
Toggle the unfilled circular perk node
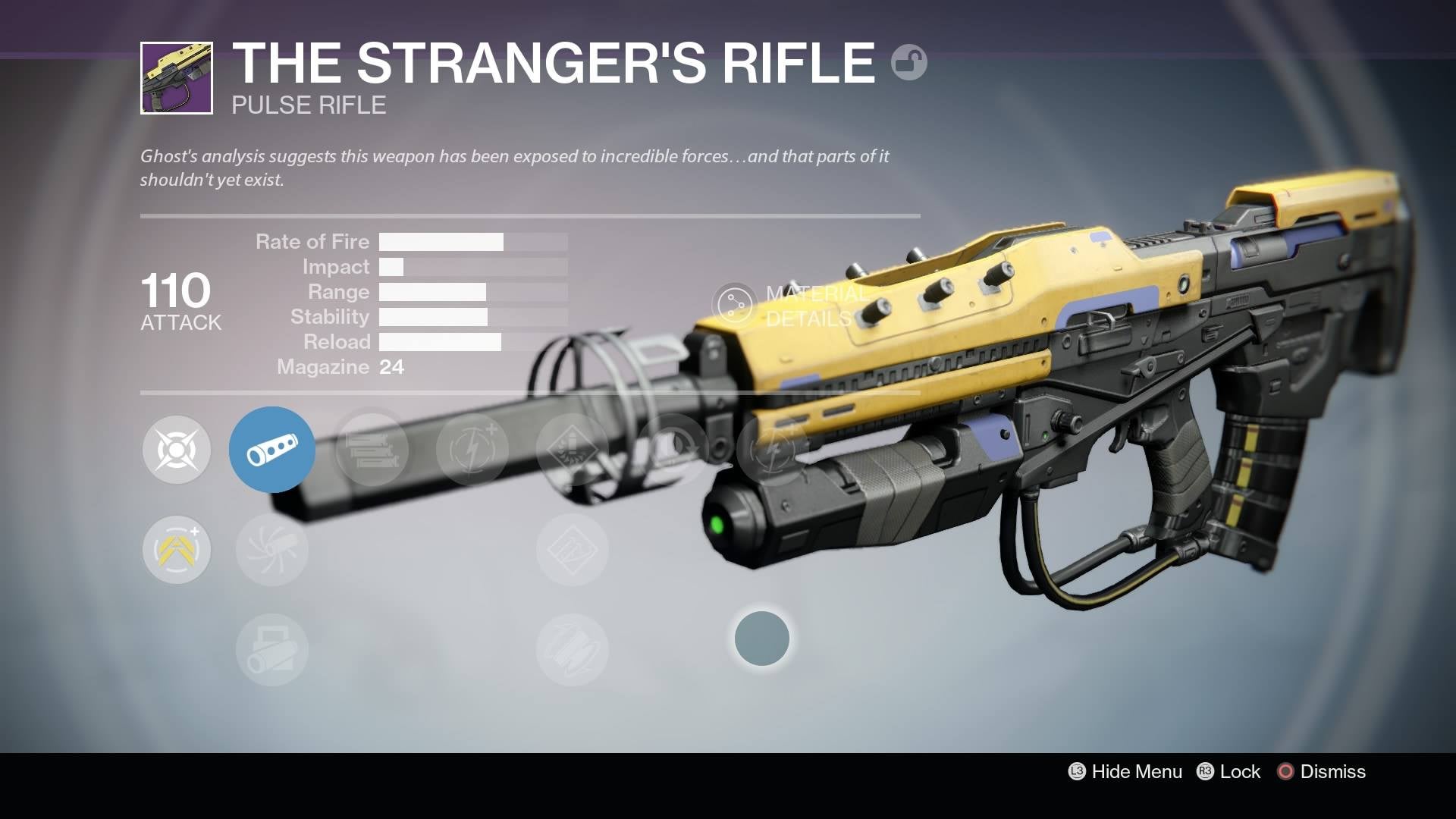[762, 639]
